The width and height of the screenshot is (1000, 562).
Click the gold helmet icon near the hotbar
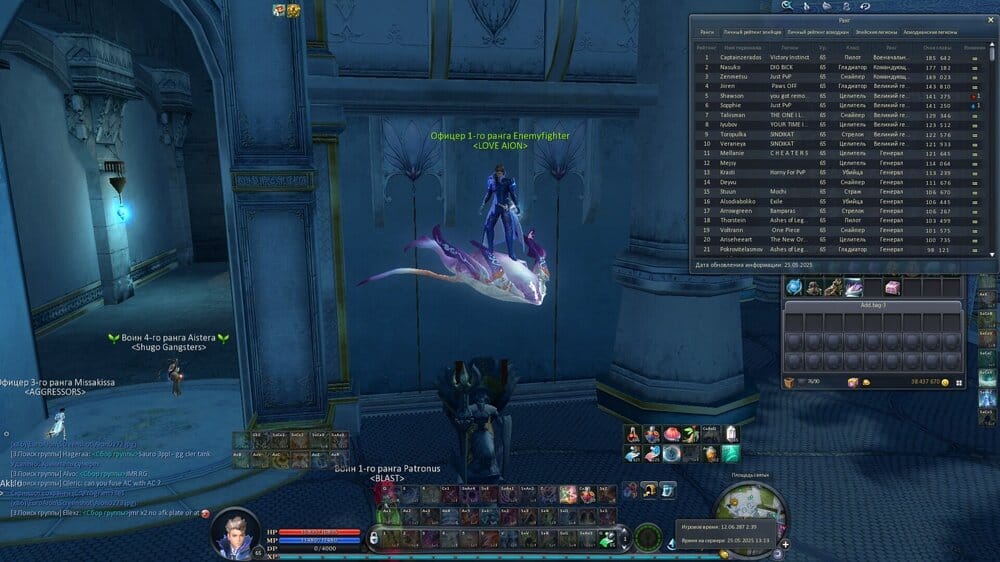[x=649, y=489]
